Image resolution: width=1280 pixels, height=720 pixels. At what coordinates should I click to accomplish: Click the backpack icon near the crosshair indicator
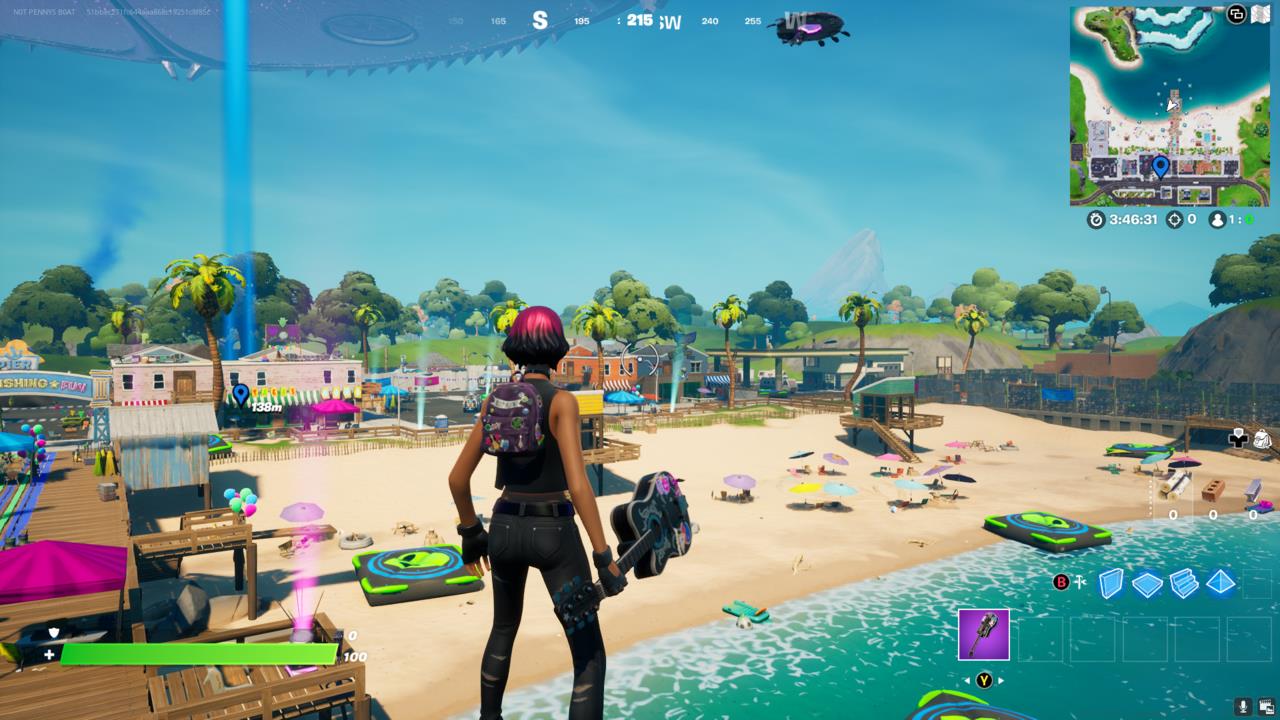click(x=1262, y=439)
